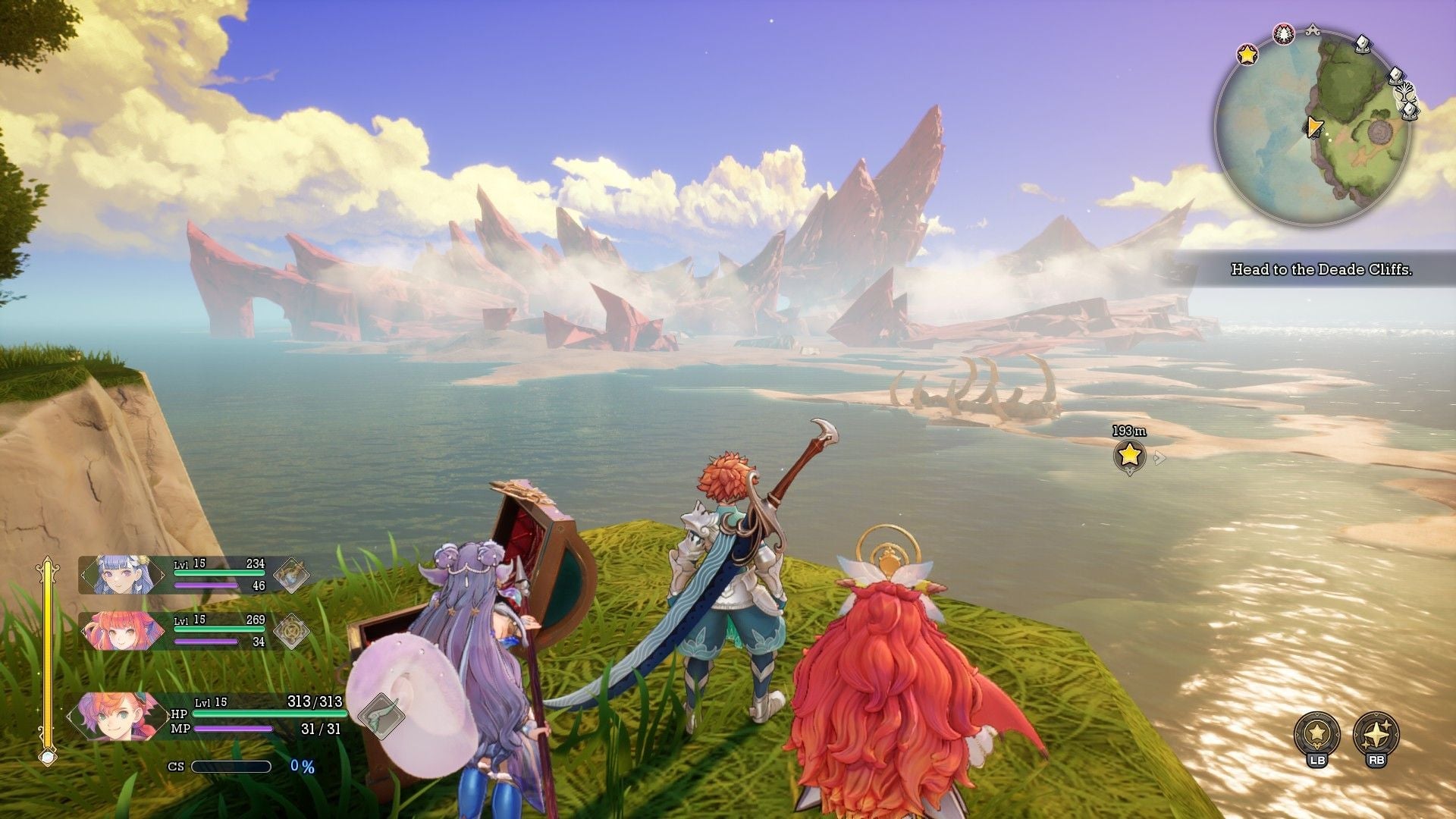The image size is (1456, 819).
Task: Select the player arrow marker on the minimap
Action: point(1315,128)
